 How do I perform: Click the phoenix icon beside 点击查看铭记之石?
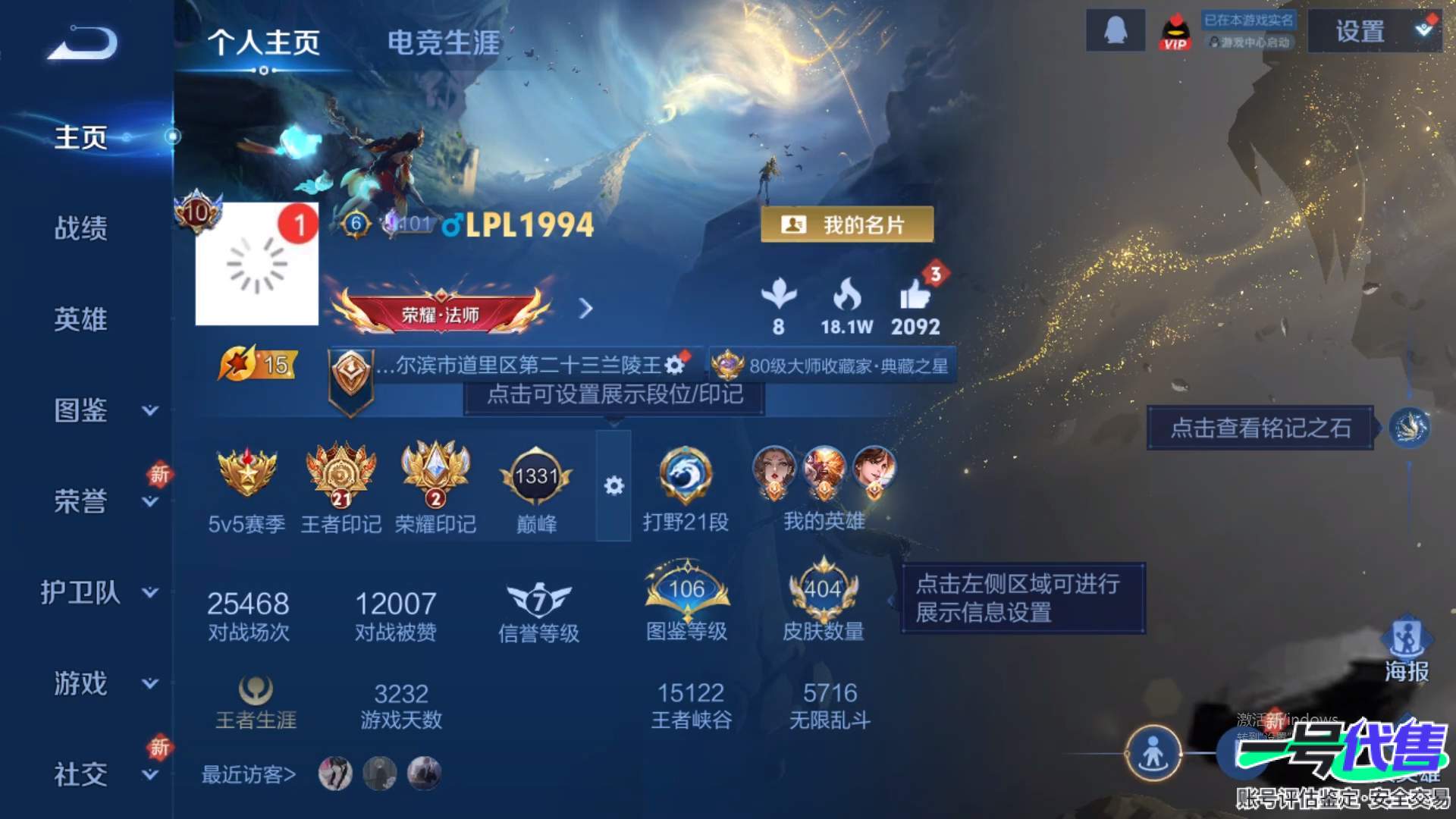tap(1409, 427)
